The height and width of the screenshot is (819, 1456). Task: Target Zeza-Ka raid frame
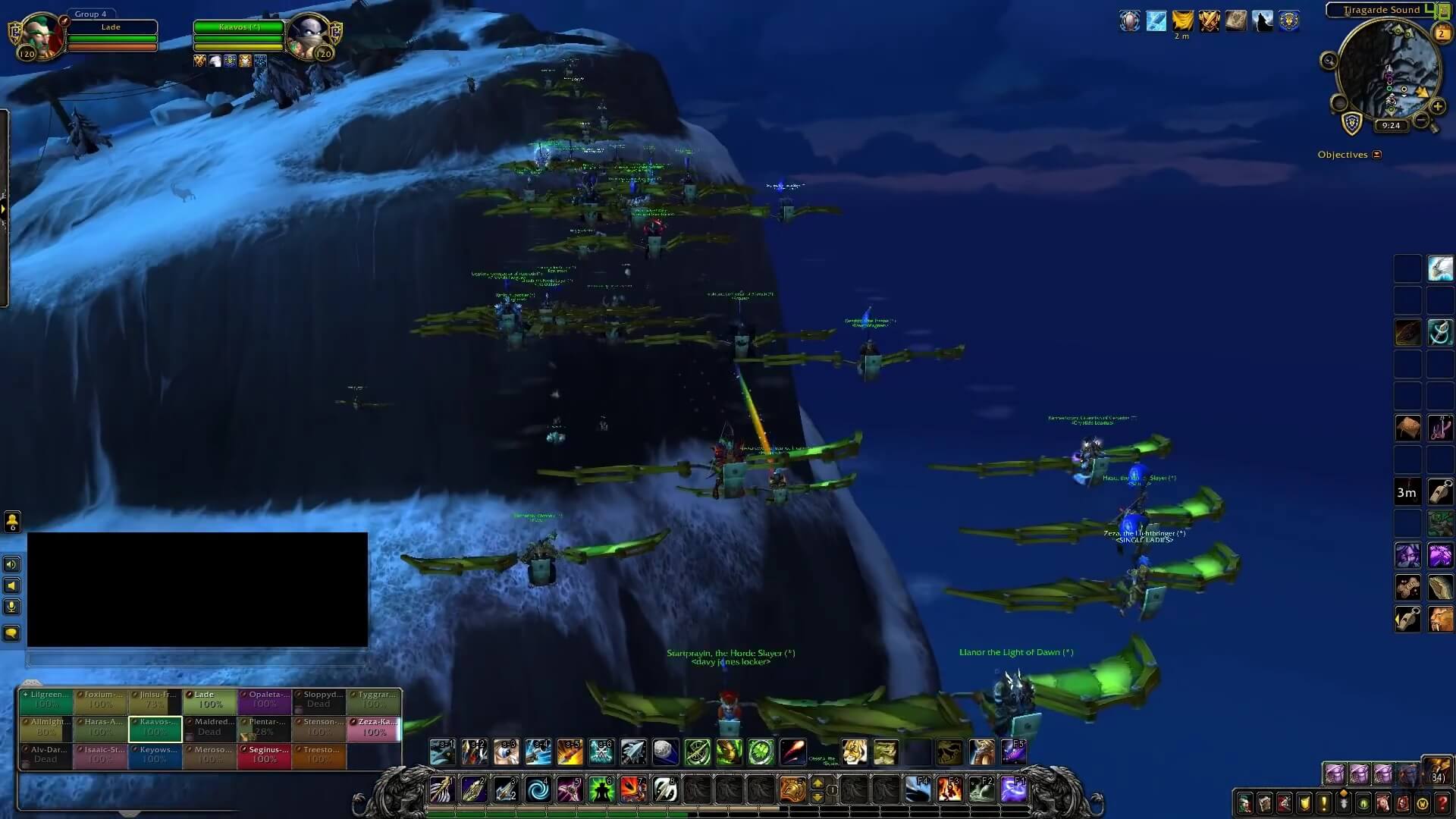(x=374, y=728)
